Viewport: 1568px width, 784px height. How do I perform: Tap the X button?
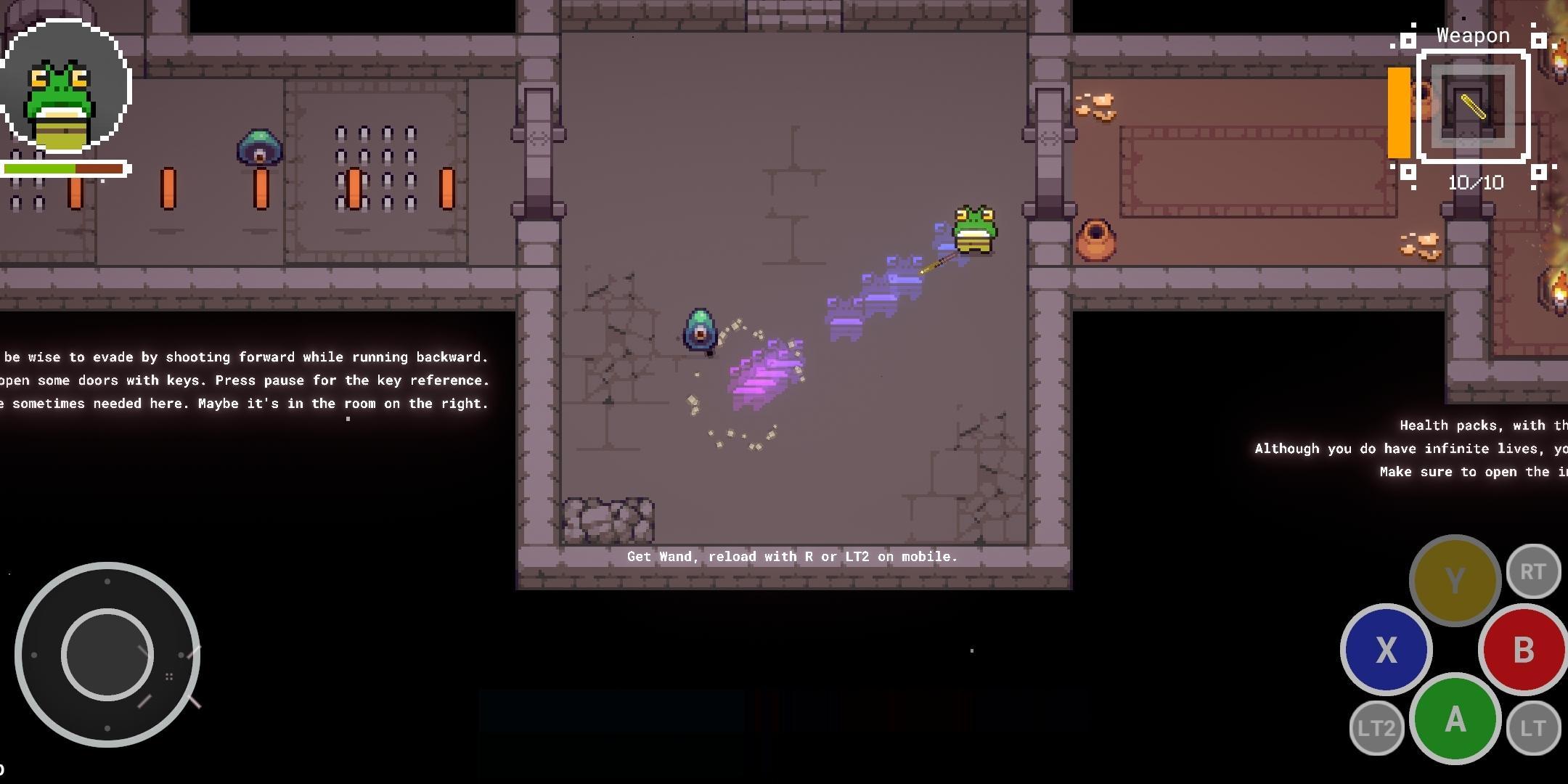tap(1387, 650)
